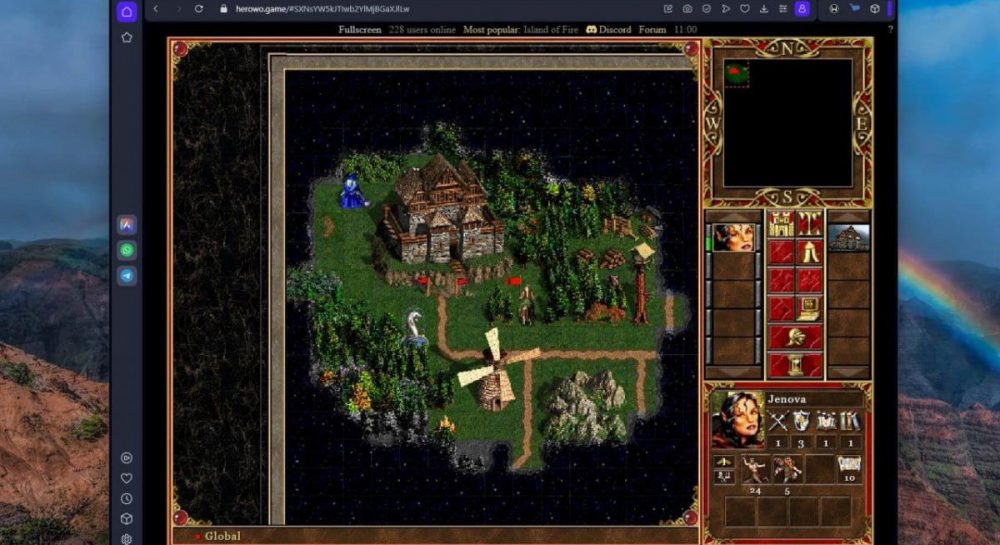The width and height of the screenshot is (1000, 545).
Task: Open the Global chat tab
Action: pos(222,536)
